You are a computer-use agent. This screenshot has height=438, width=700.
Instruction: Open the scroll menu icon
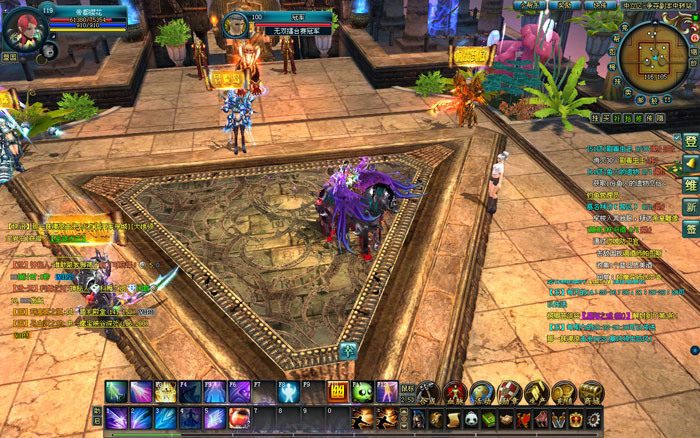tap(453, 418)
